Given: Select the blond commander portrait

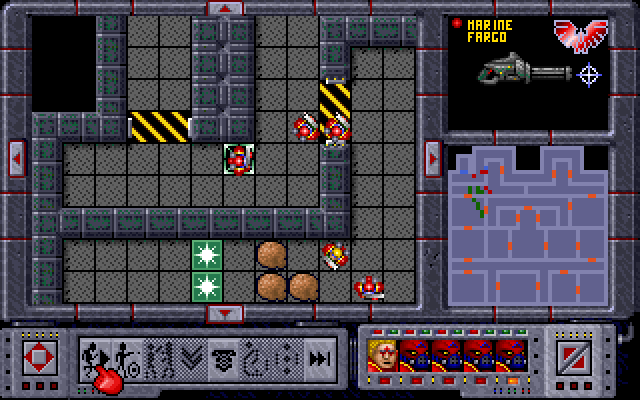Looking at the screenshot, I should [x=382, y=355].
